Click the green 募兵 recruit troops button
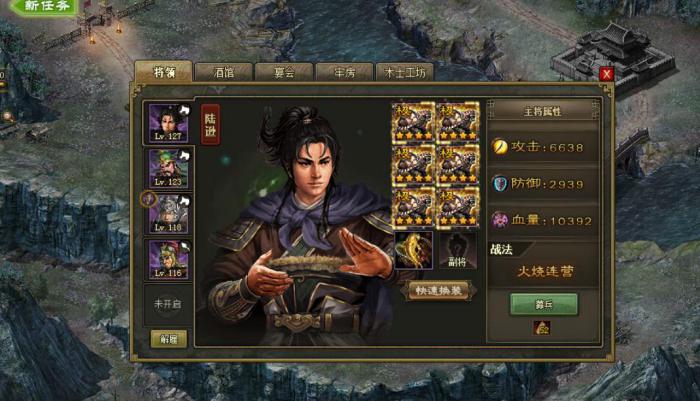This screenshot has width=700, height=401. pos(543,304)
